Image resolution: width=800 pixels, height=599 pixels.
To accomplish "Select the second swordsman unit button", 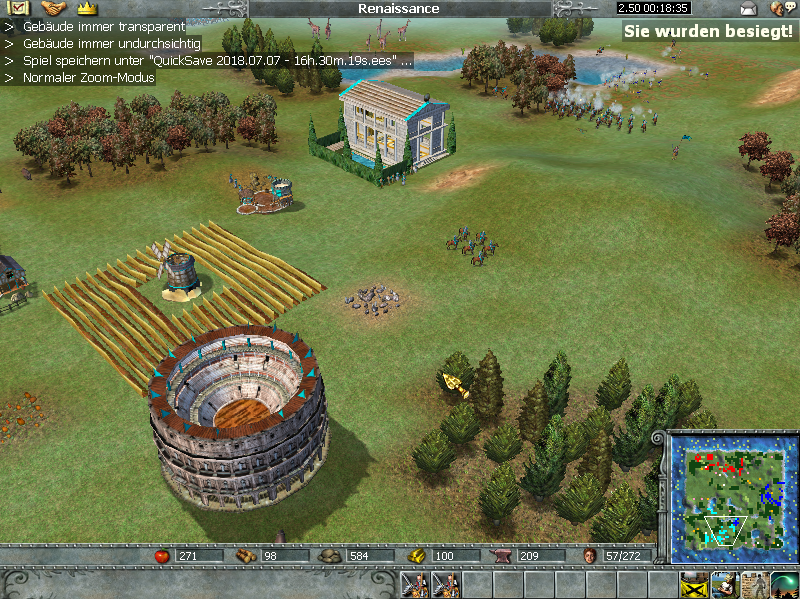I will (x=445, y=584).
